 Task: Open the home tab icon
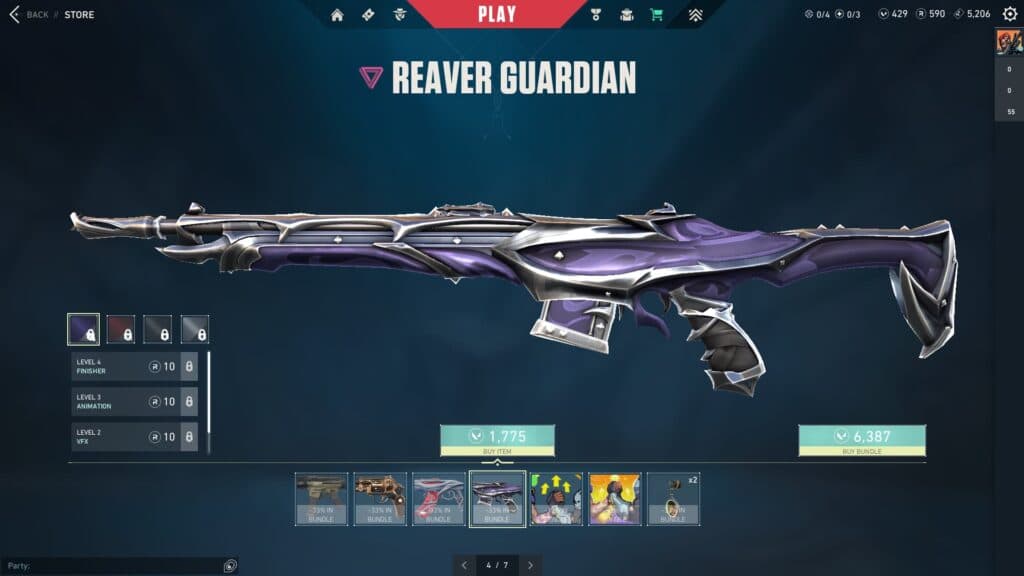(x=337, y=15)
